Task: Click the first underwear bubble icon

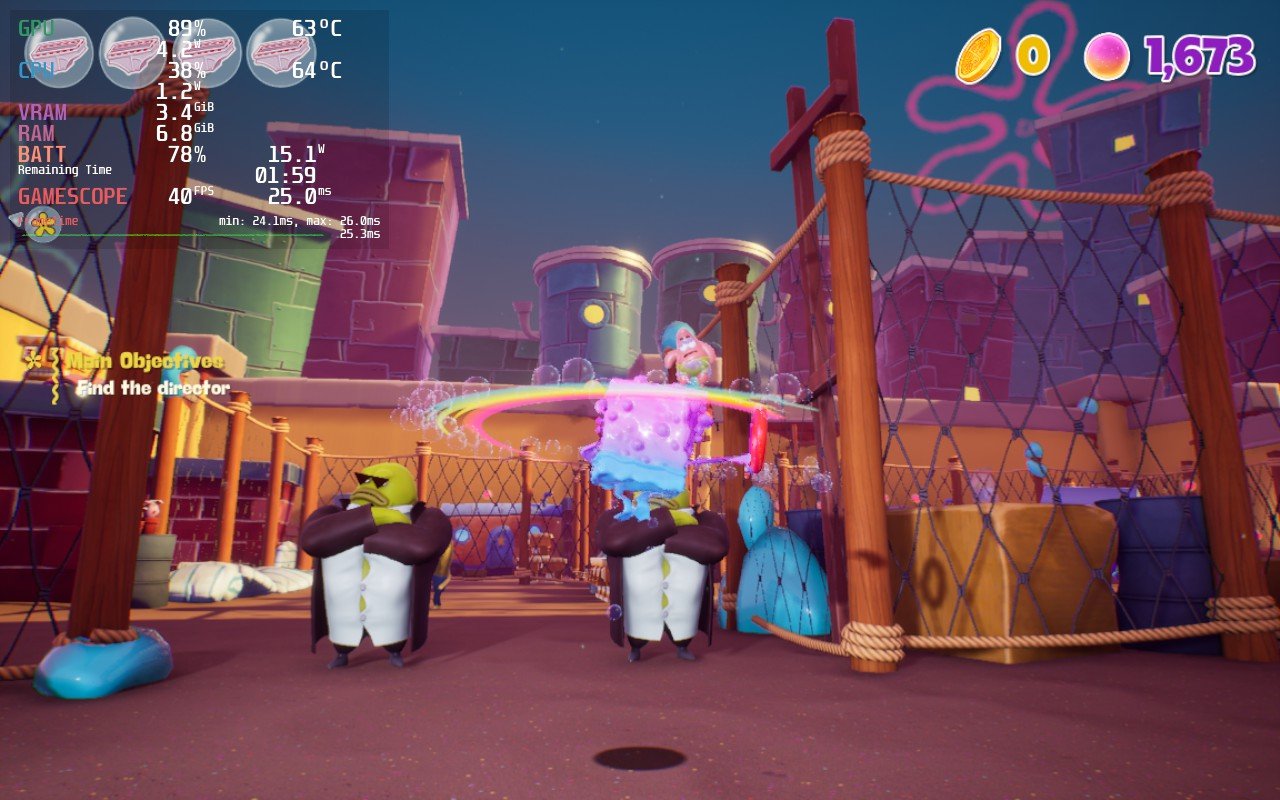Action: click(58, 53)
